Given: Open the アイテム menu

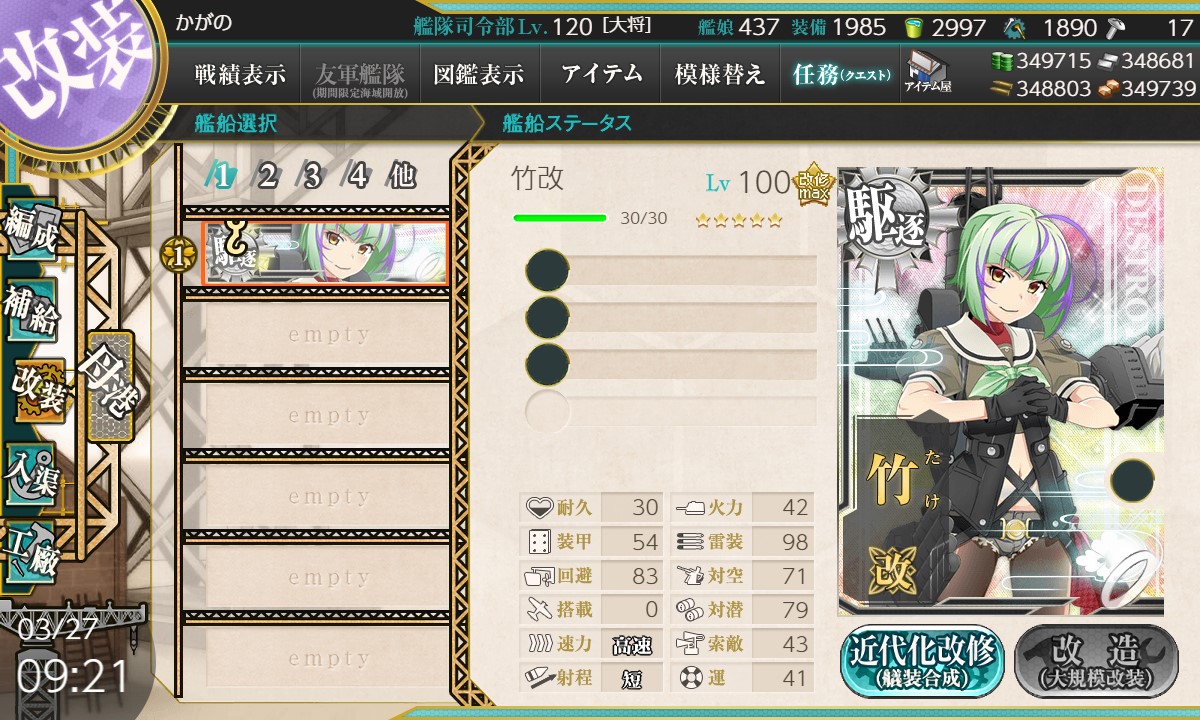Looking at the screenshot, I should (600, 74).
